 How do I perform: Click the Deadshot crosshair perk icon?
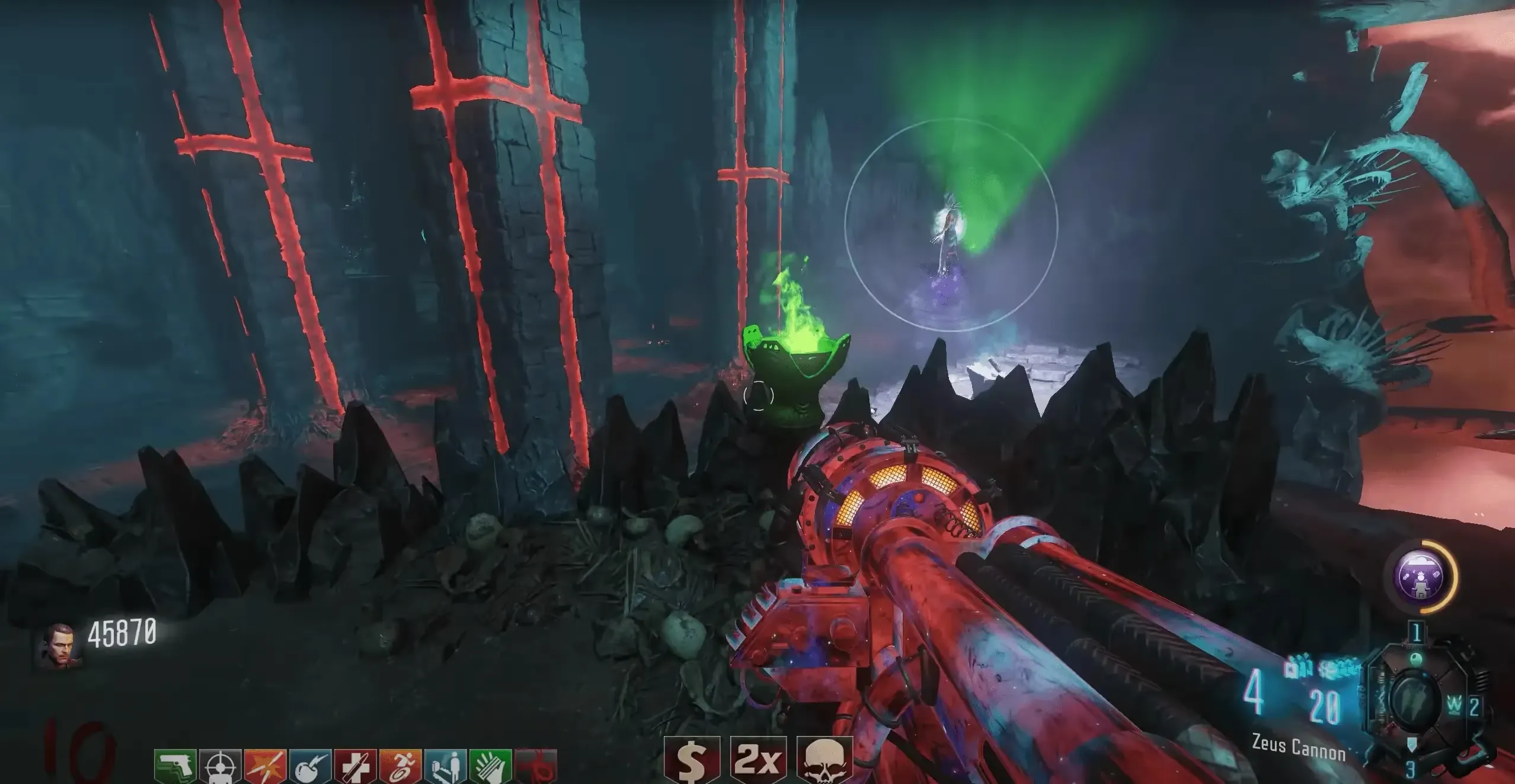[220, 767]
